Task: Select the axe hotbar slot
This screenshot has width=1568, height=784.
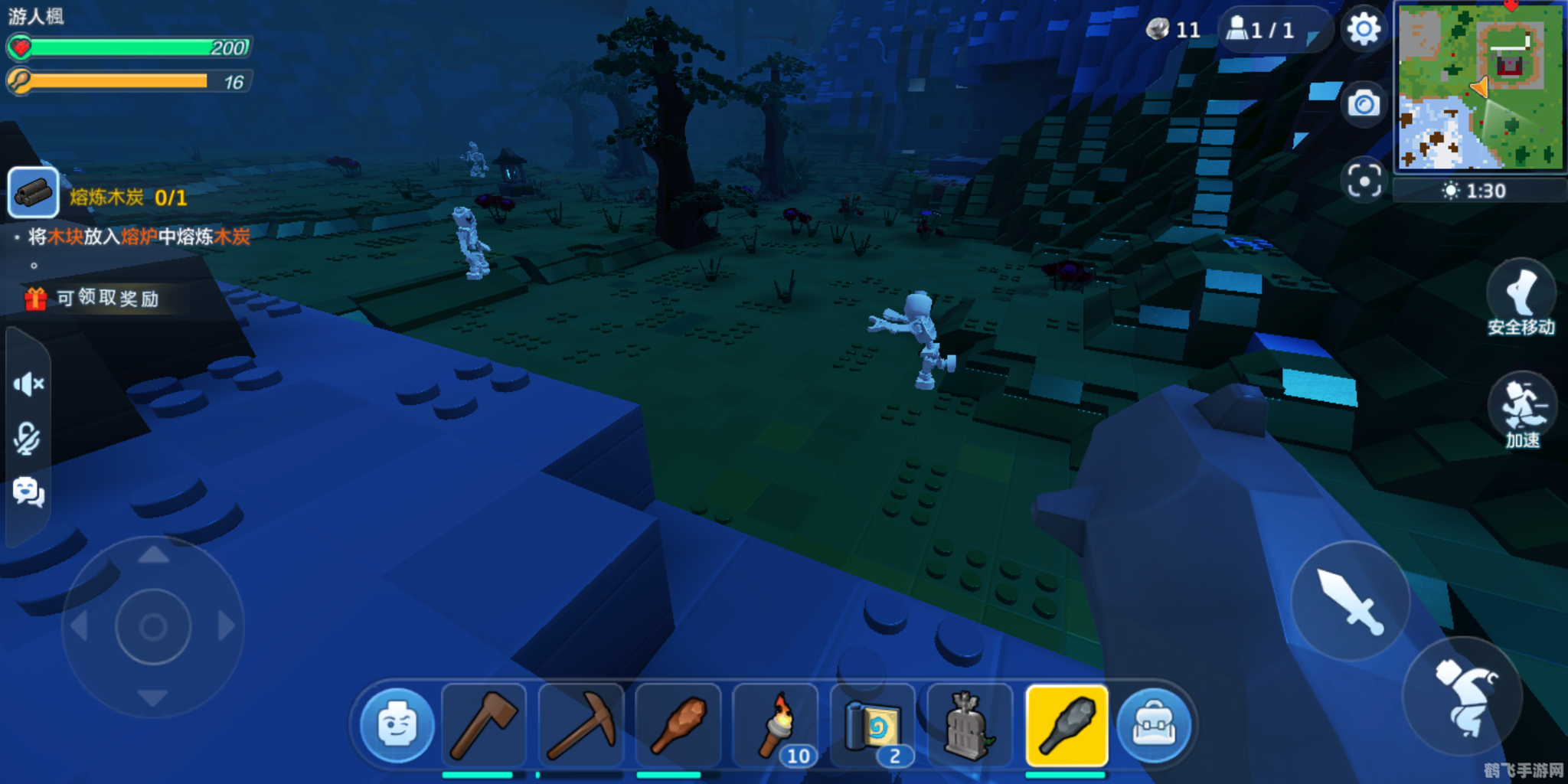Action: [484, 725]
